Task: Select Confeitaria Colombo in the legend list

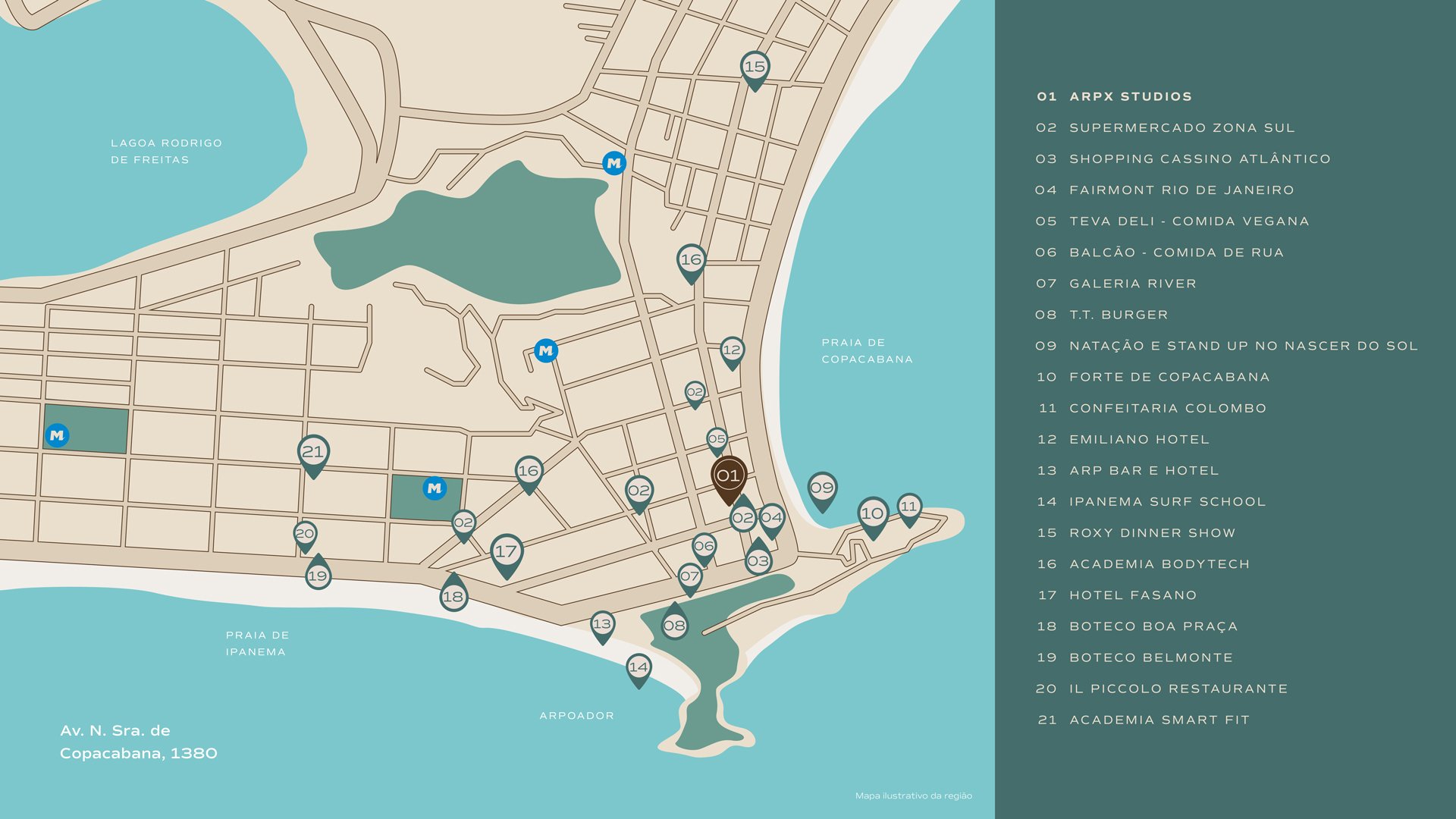Action: [1167, 408]
